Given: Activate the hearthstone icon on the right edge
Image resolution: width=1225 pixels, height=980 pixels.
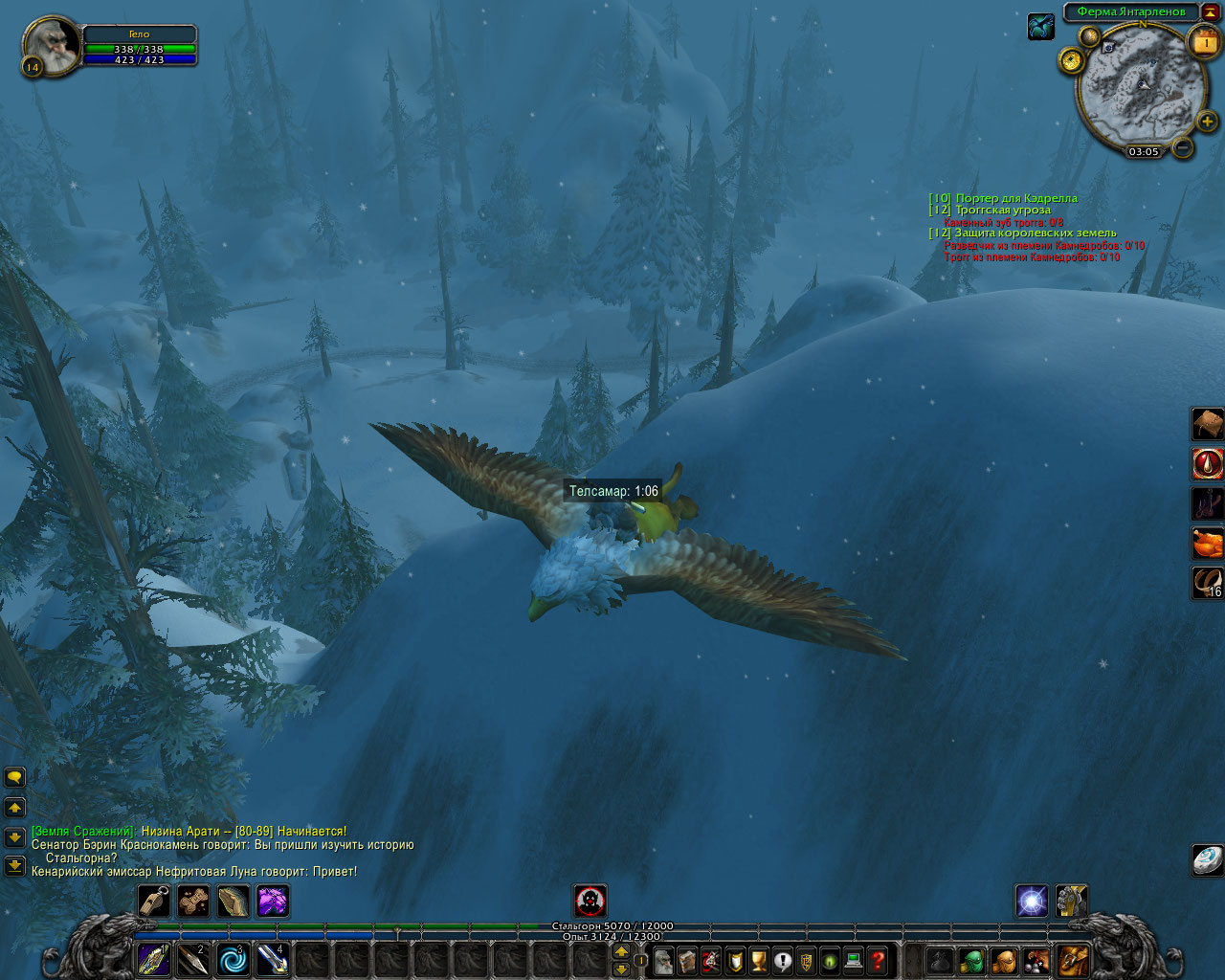Looking at the screenshot, I should click(x=1207, y=858).
